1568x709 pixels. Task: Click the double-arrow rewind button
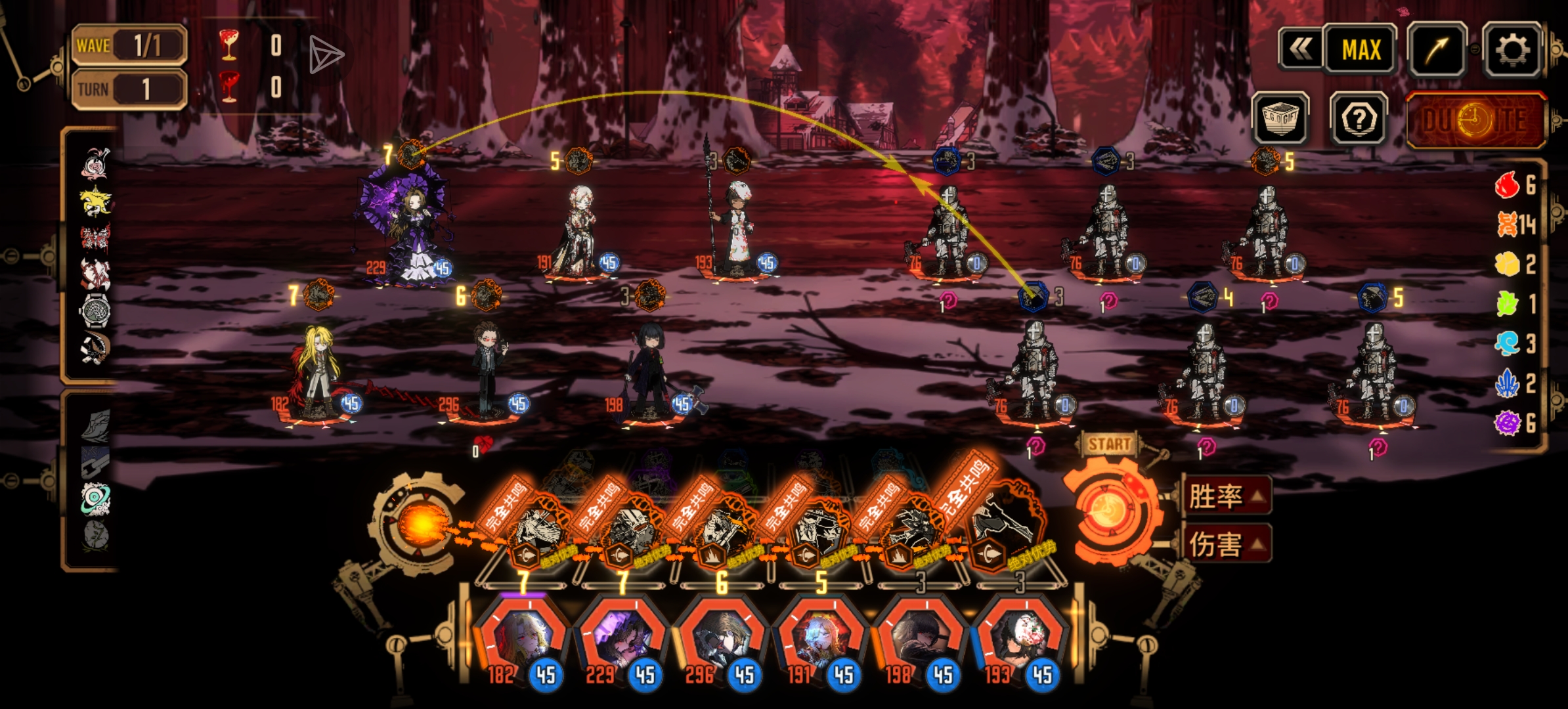click(x=1300, y=50)
